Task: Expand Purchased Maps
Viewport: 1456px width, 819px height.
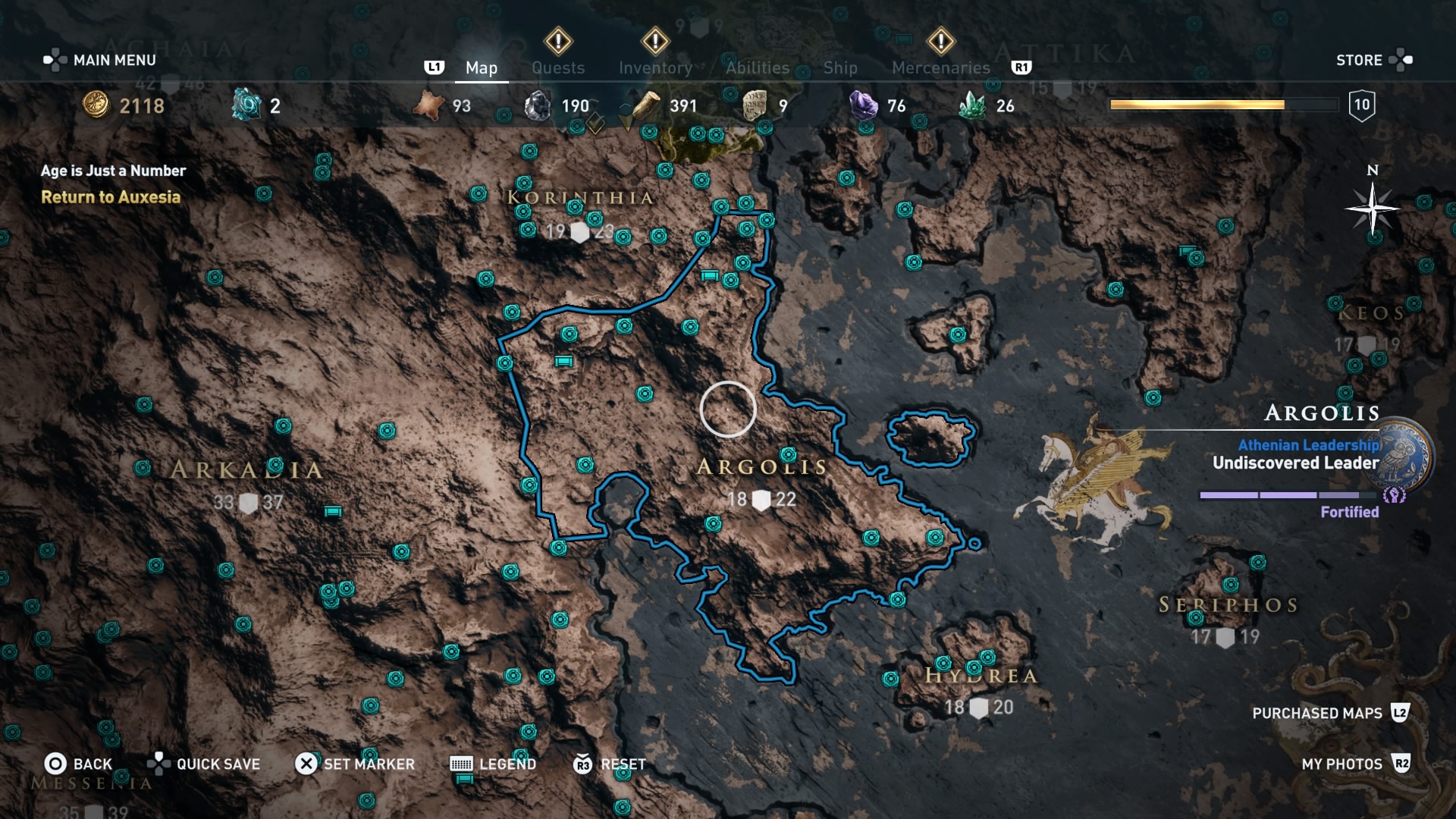Action: click(x=1319, y=714)
